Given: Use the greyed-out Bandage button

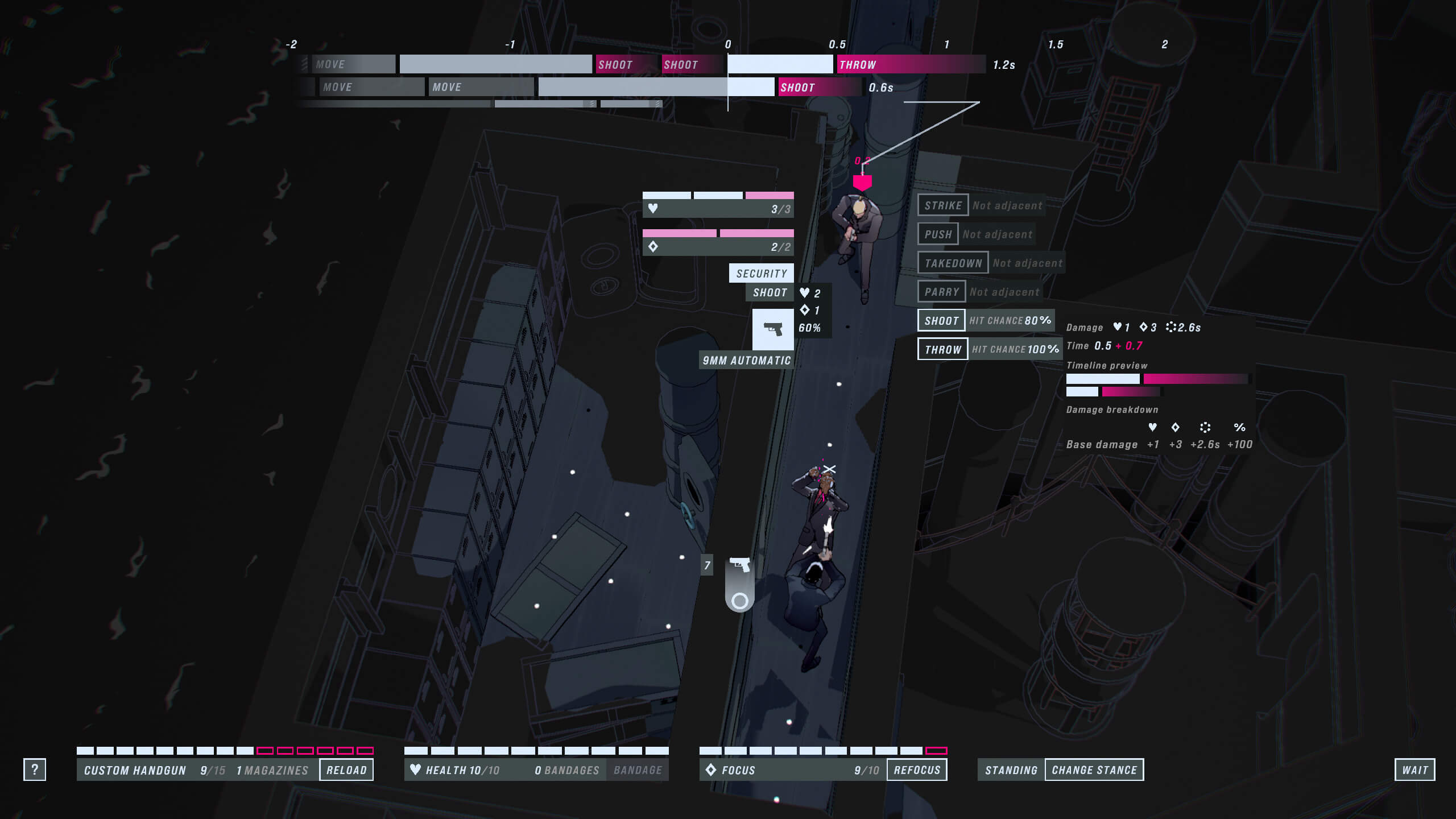Looking at the screenshot, I should click(x=638, y=770).
